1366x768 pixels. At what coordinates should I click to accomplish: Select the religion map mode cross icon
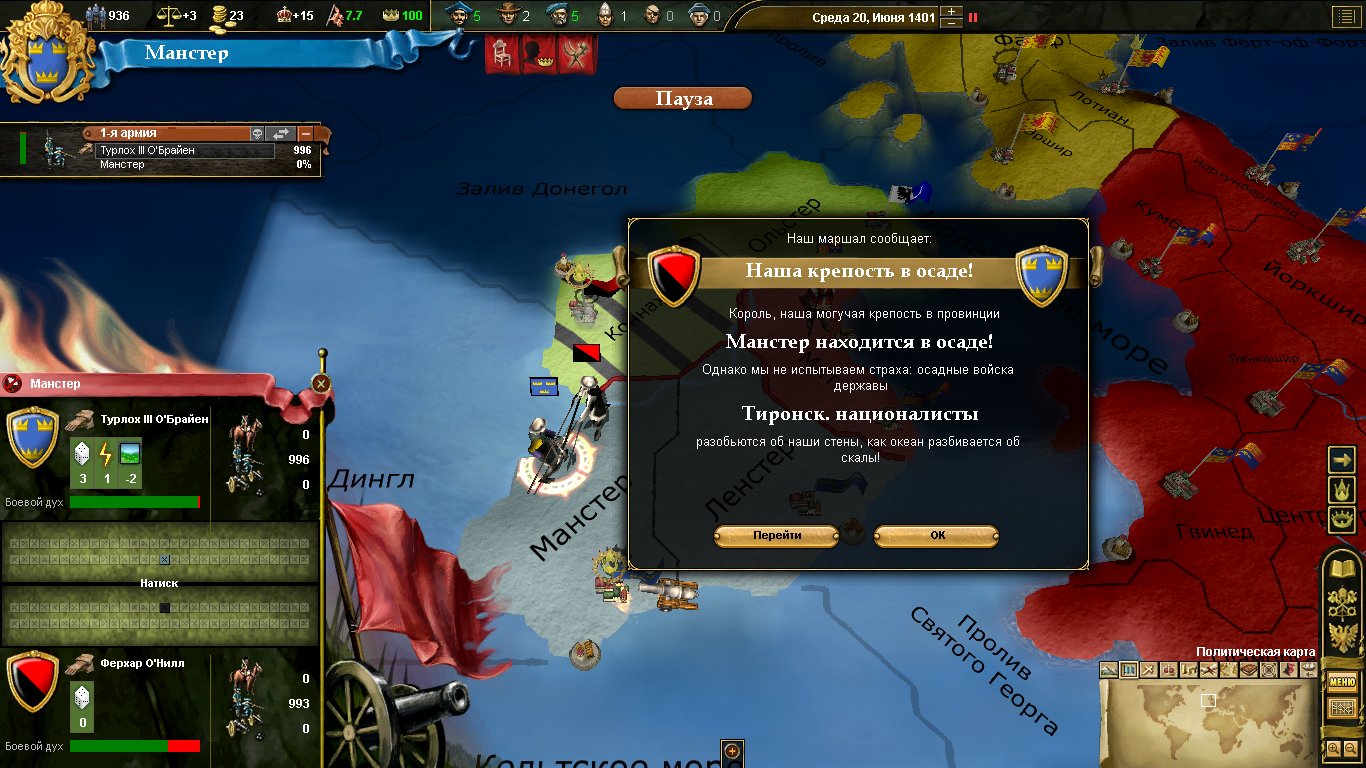click(x=1149, y=669)
